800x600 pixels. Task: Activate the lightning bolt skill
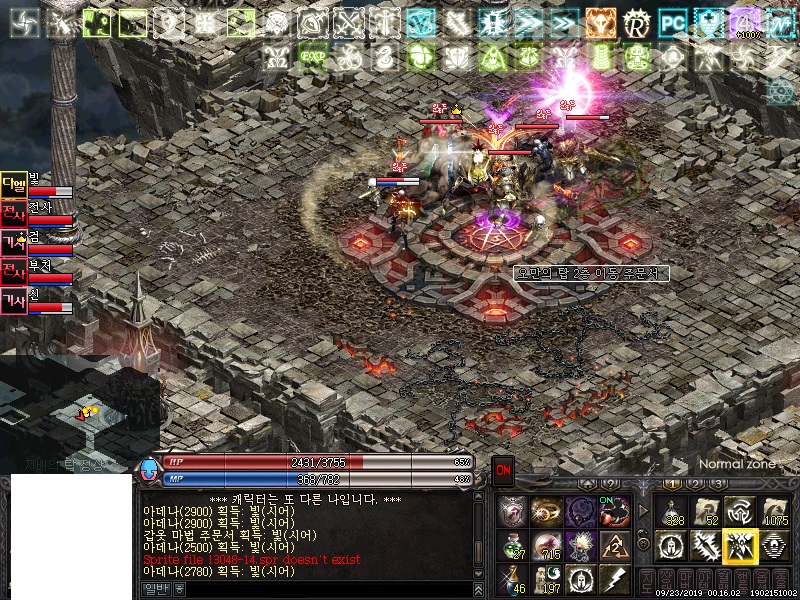pyautogui.click(x=613, y=580)
